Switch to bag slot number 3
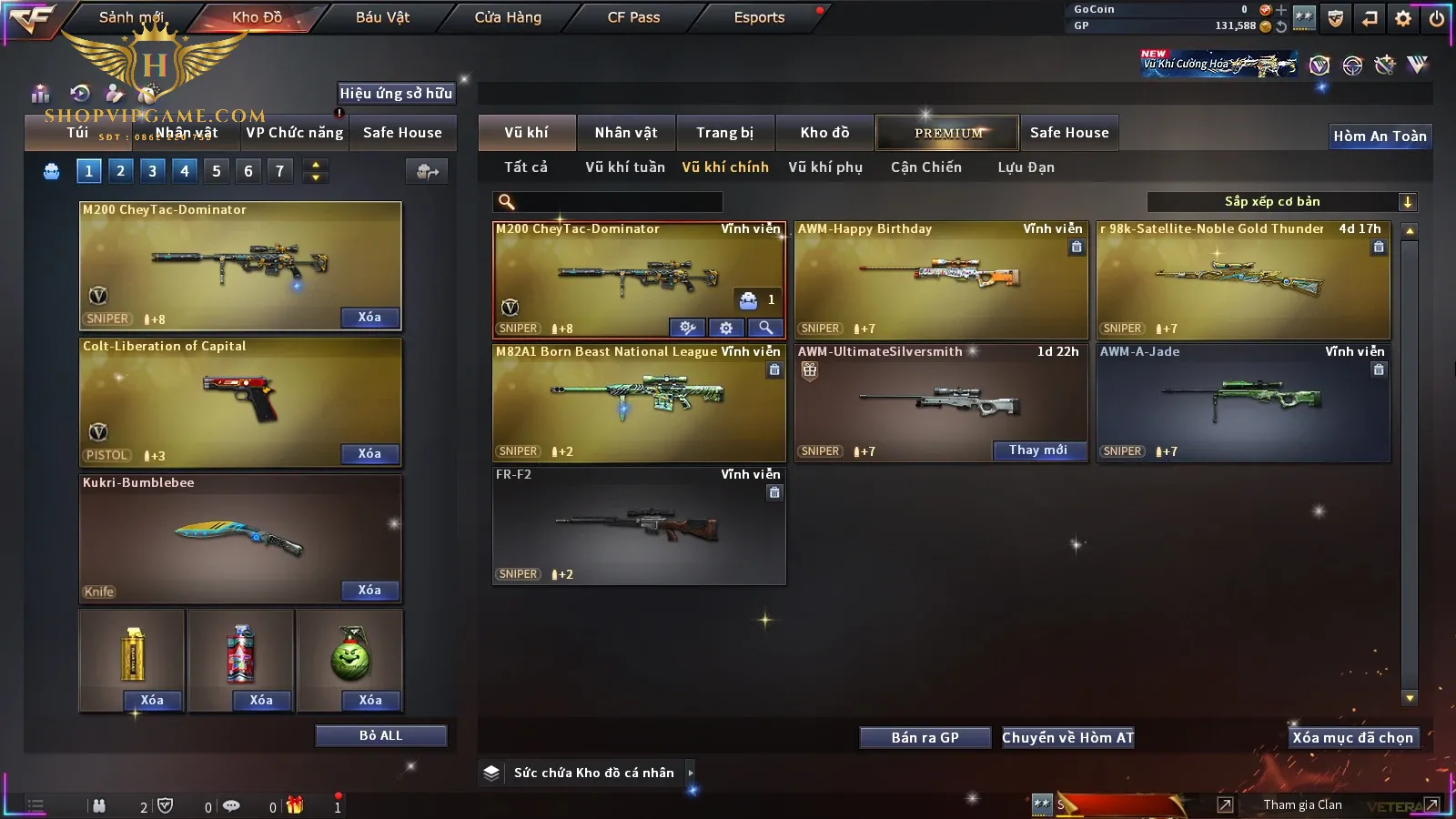Image resolution: width=1456 pixels, height=819 pixels. (x=152, y=171)
